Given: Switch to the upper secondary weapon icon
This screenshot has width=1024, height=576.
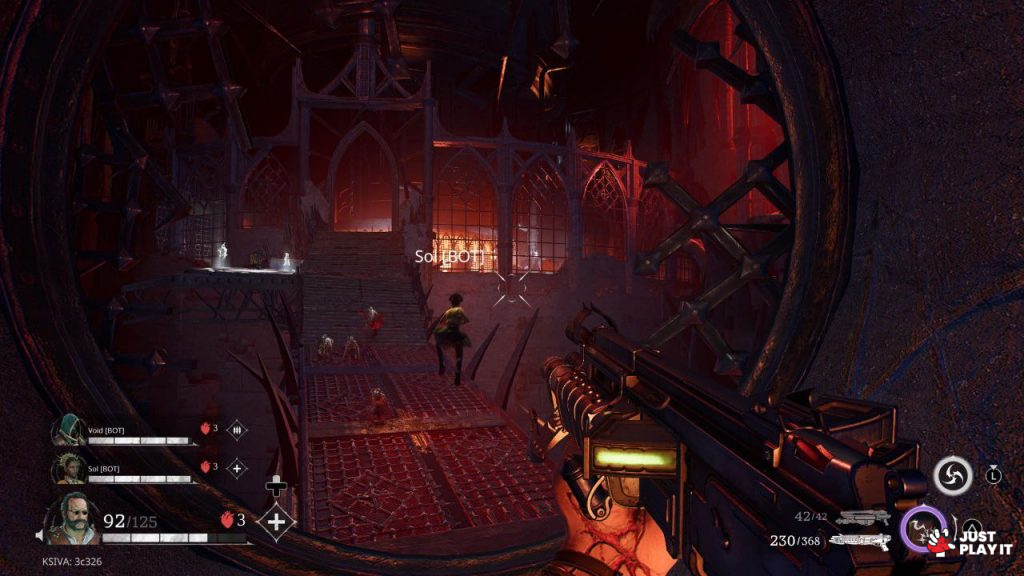Looking at the screenshot, I should [x=862, y=517].
